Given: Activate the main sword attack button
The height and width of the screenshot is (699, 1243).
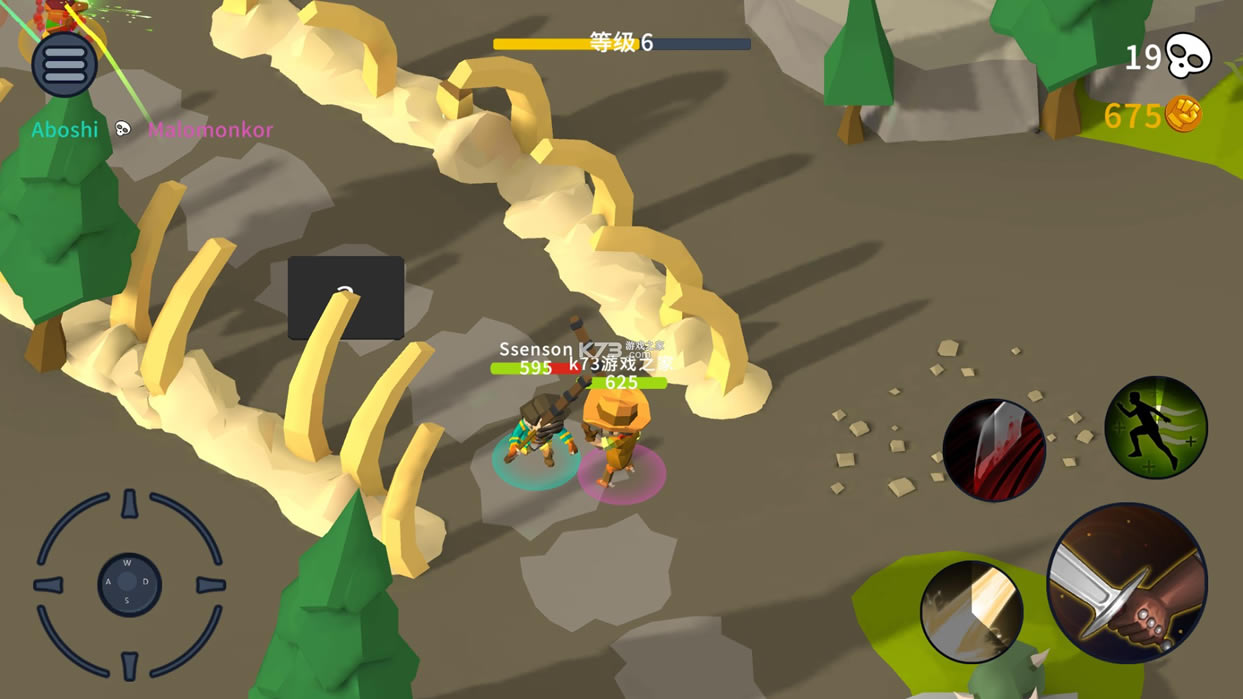Looking at the screenshot, I should (1126, 583).
